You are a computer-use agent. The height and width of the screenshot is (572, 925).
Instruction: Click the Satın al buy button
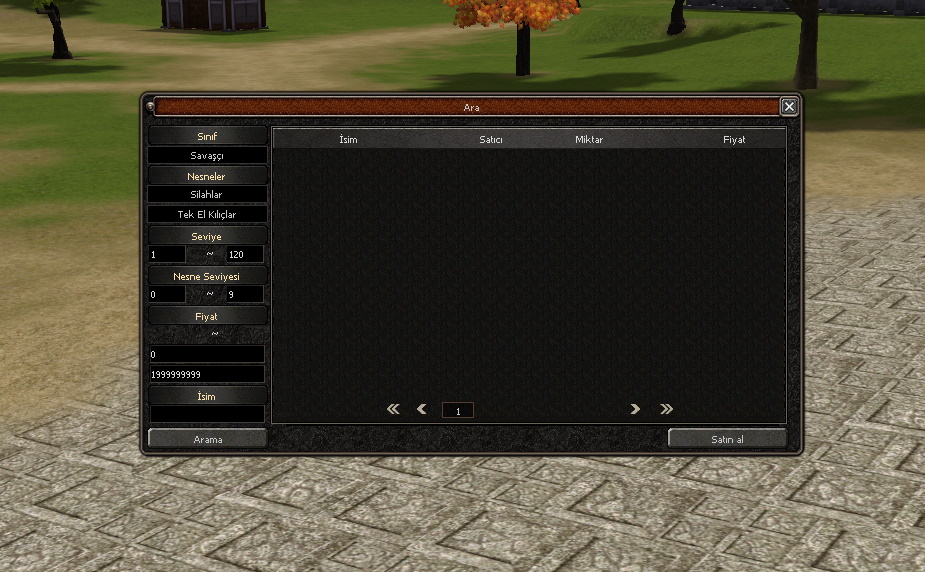(x=727, y=439)
